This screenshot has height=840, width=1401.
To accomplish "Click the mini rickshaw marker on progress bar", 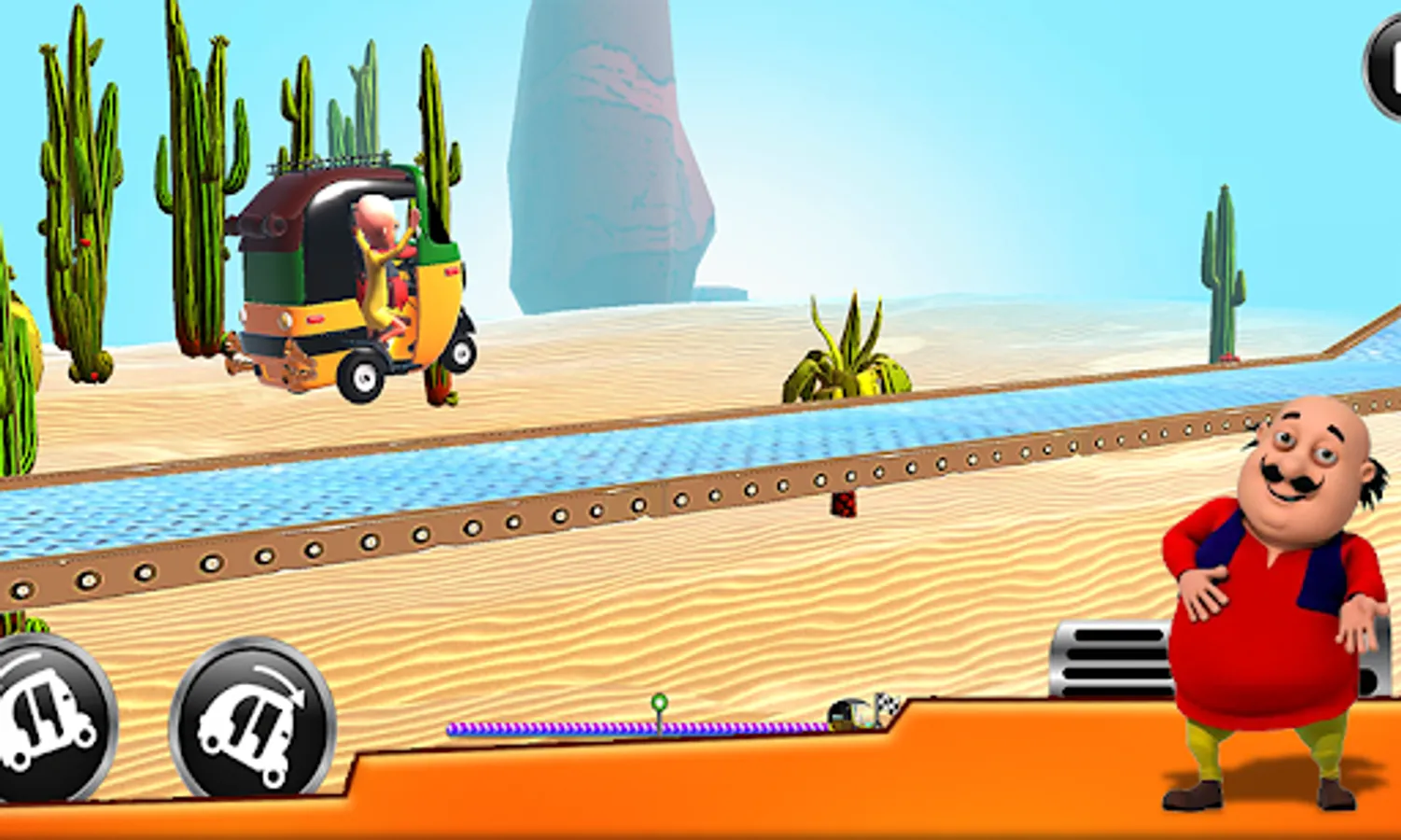I will tap(847, 712).
